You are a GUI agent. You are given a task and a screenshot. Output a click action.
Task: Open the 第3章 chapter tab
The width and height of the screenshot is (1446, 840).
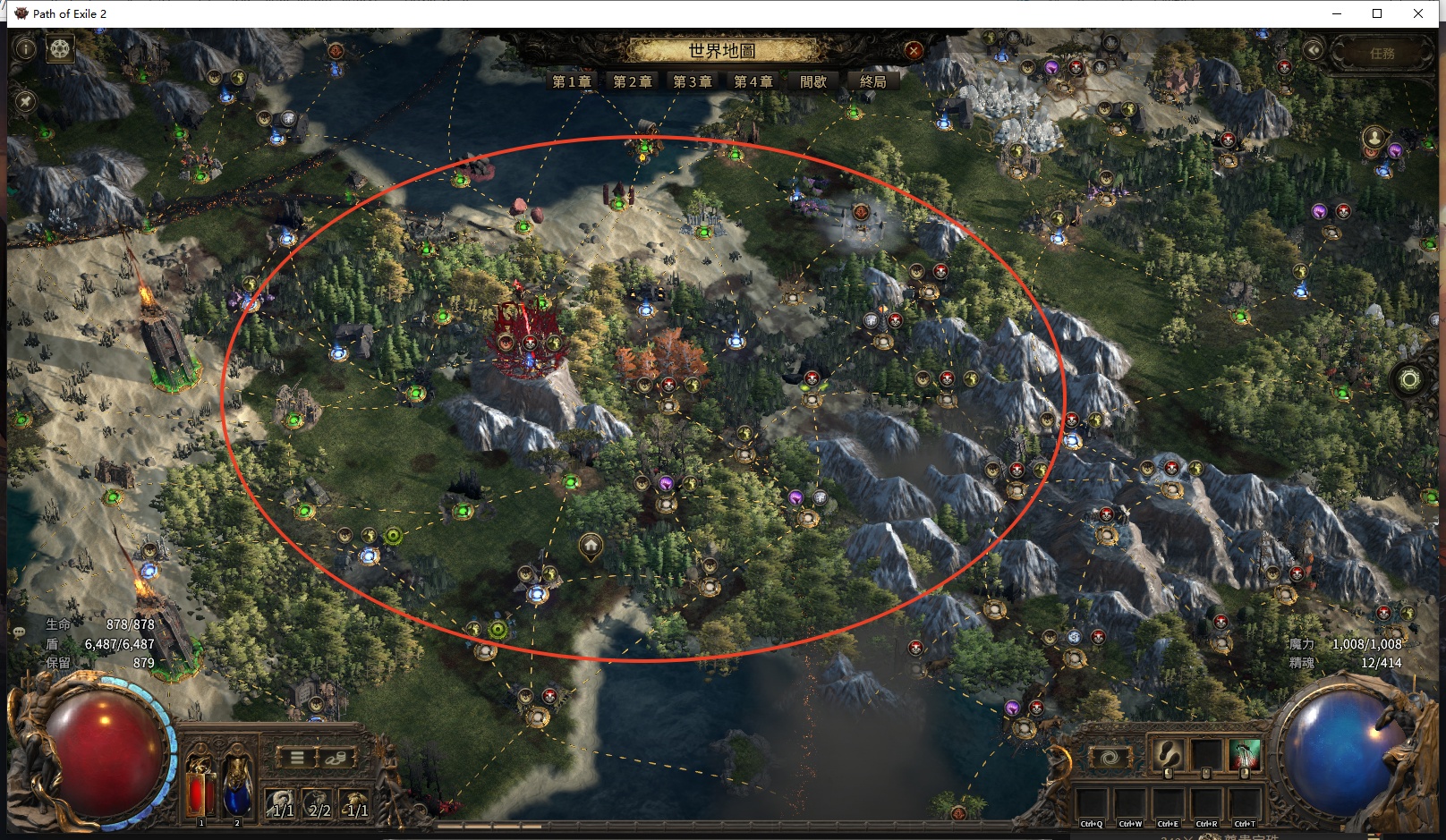click(x=693, y=81)
